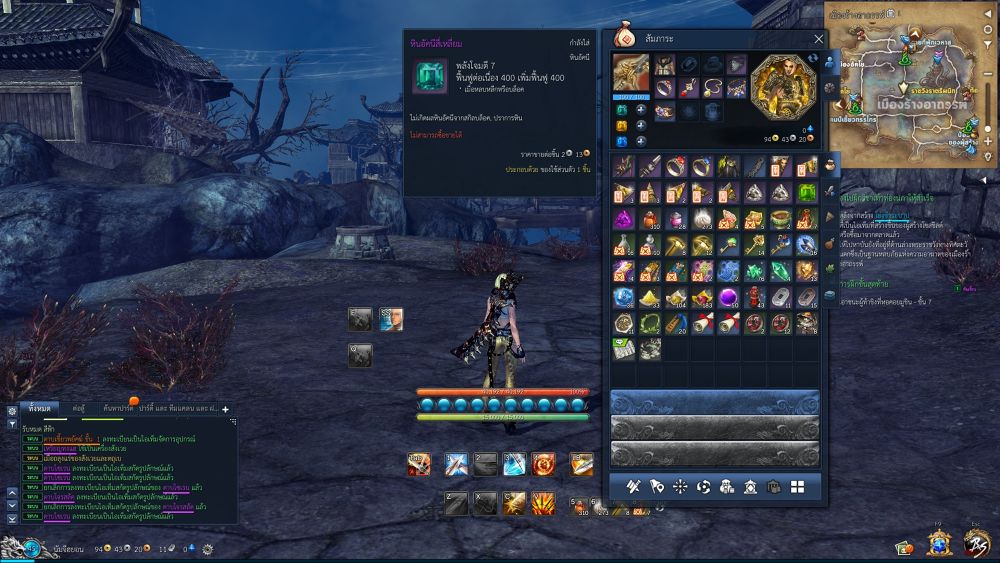Click the crossed hammer tool in inventory toolbar
The image size is (1000, 563).
coord(632,487)
